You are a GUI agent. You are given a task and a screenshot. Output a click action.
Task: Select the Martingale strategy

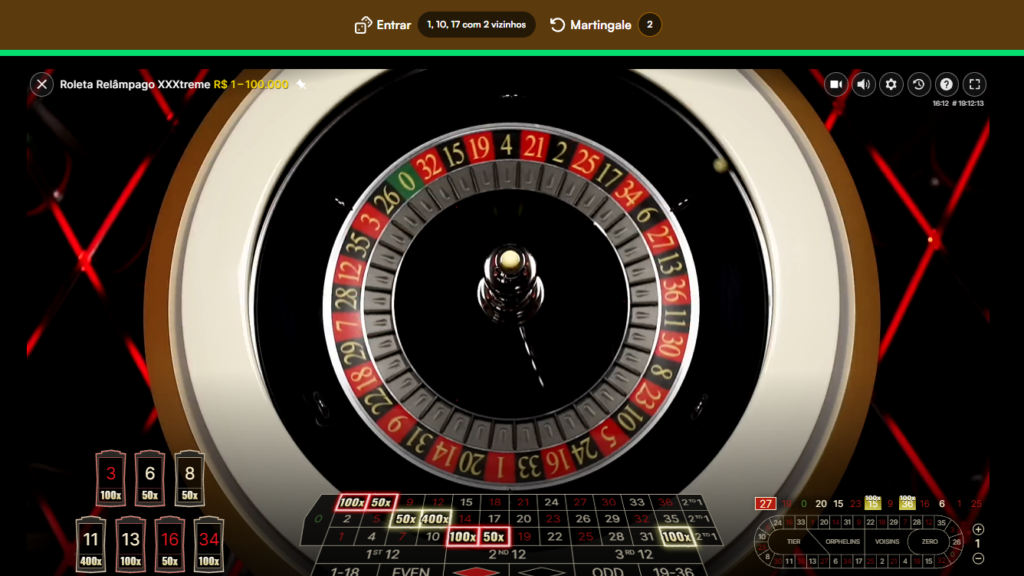pos(591,25)
